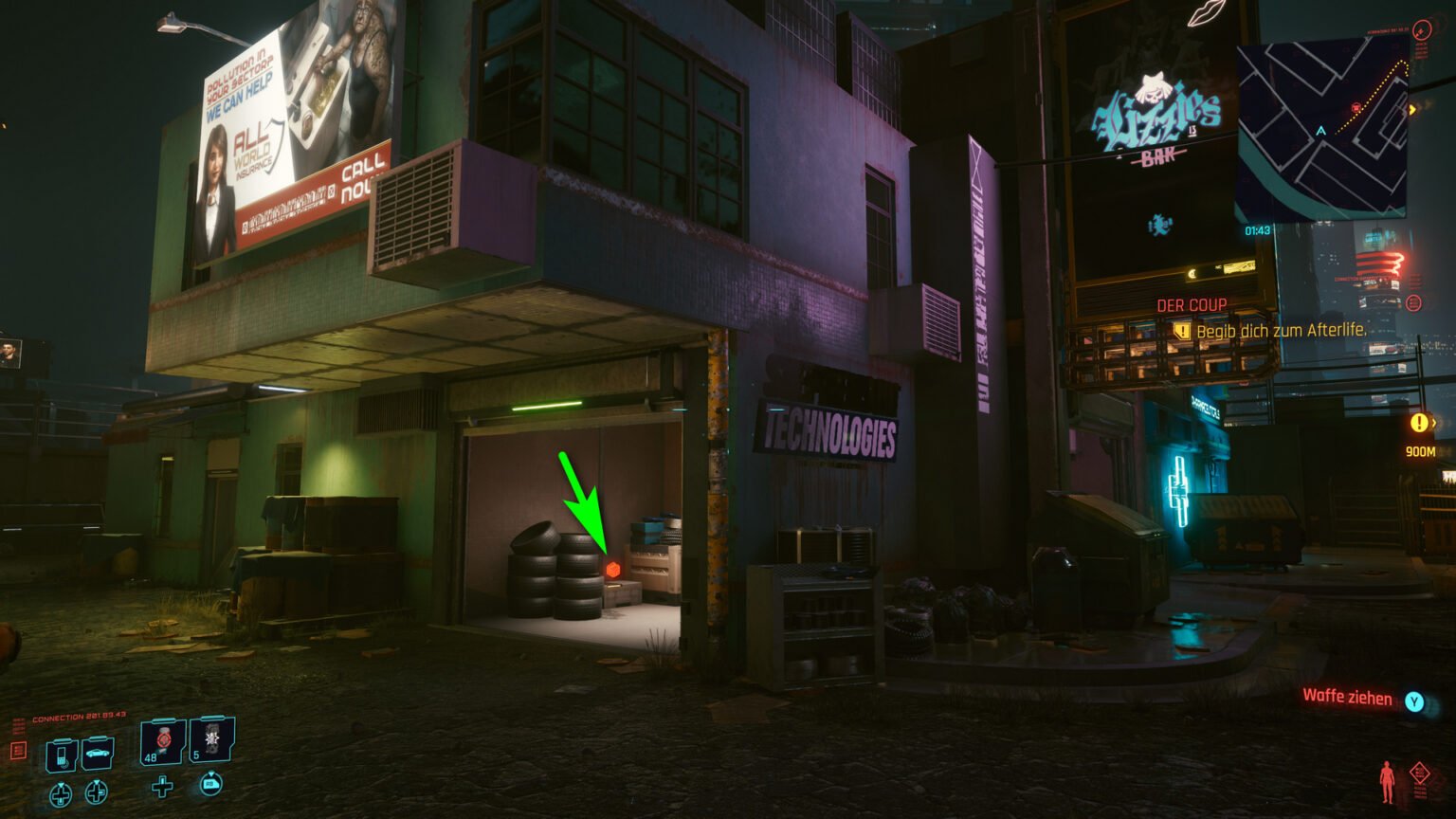Click the red body status icon bottom right
The image size is (1456, 819).
click(x=1387, y=781)
